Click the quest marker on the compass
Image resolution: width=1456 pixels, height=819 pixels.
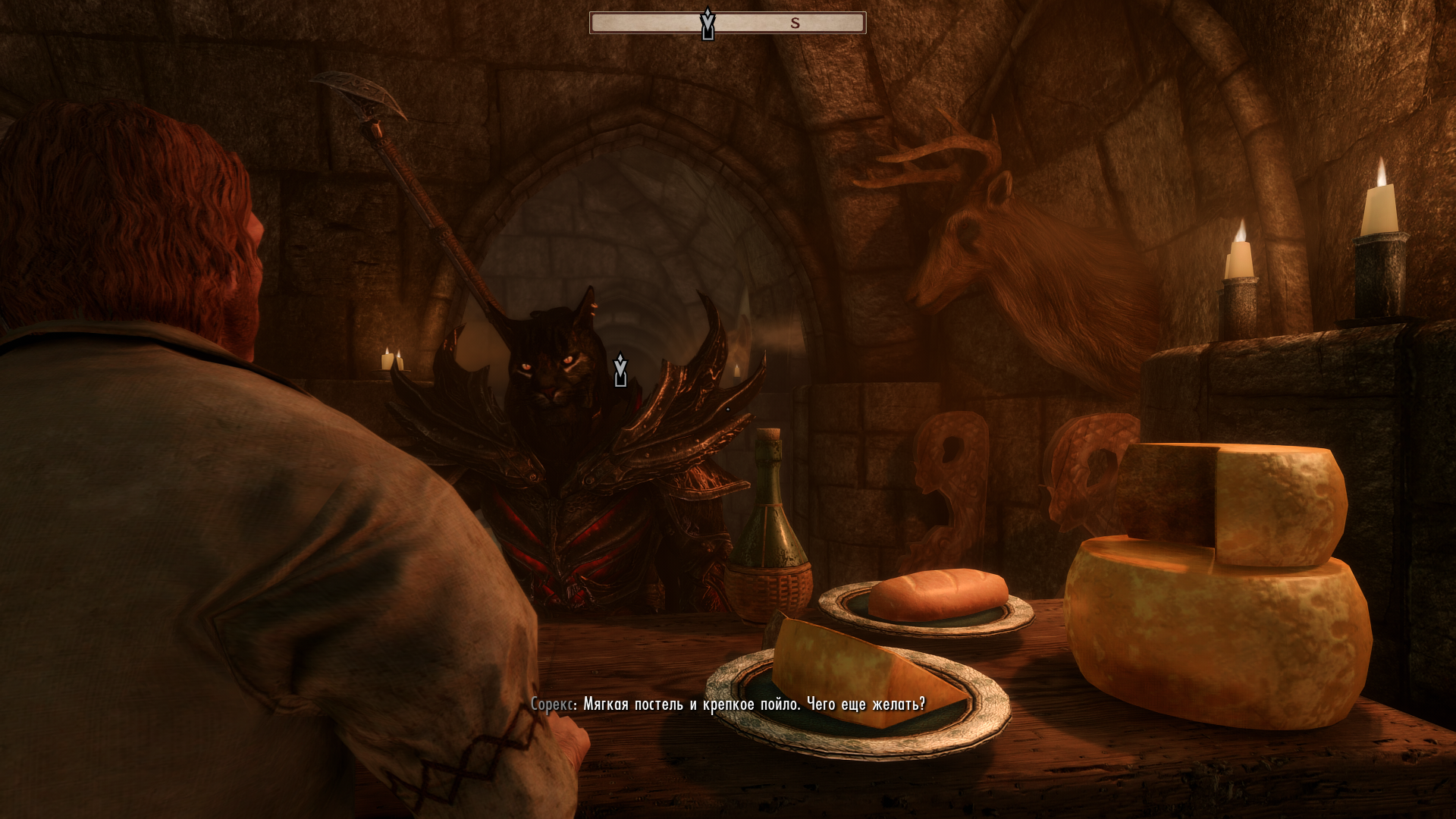pos(708,24)
